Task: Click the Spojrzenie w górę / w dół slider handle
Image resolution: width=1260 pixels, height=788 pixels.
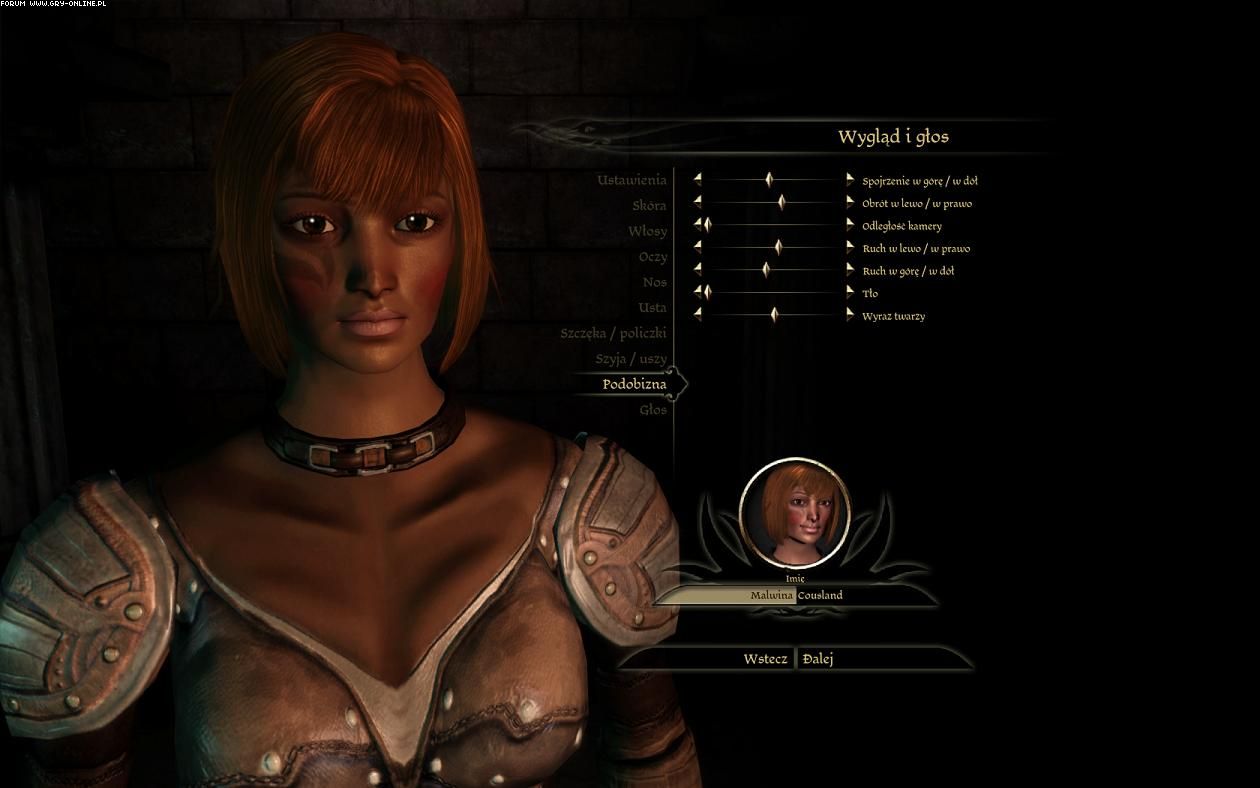Action: [769, 180]
